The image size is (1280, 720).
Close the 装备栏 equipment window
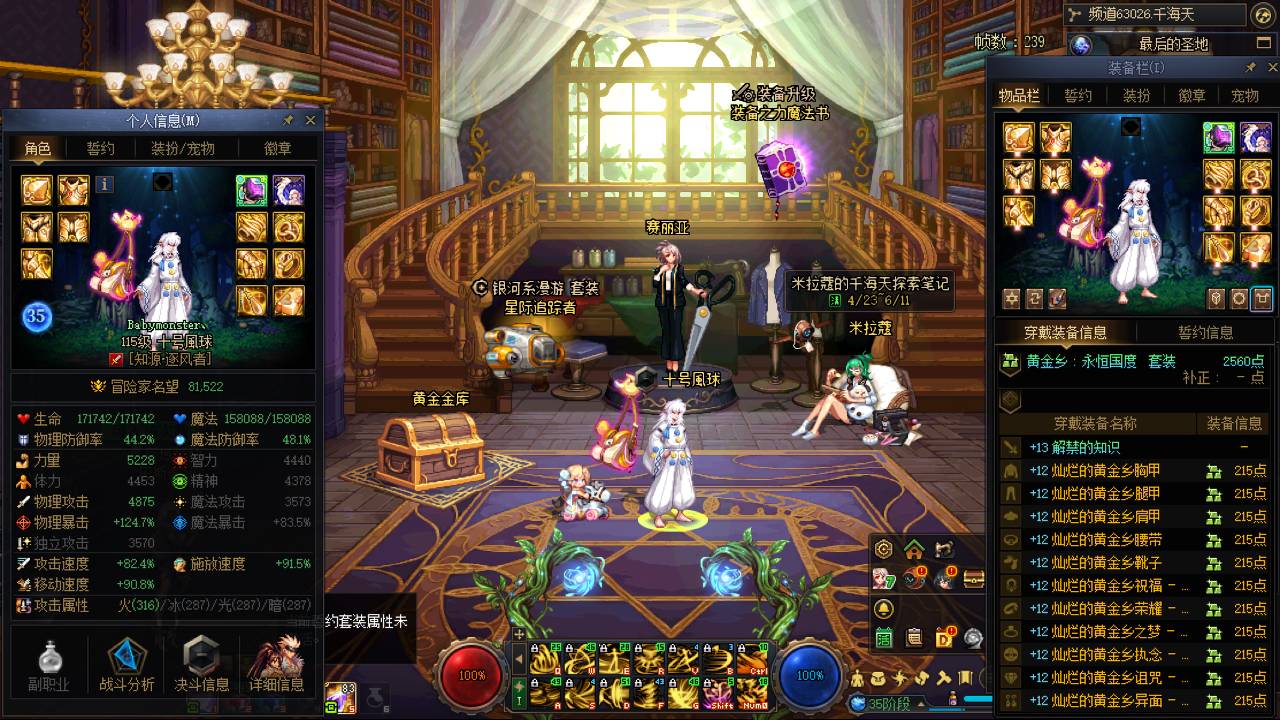tap(1270, 68)
